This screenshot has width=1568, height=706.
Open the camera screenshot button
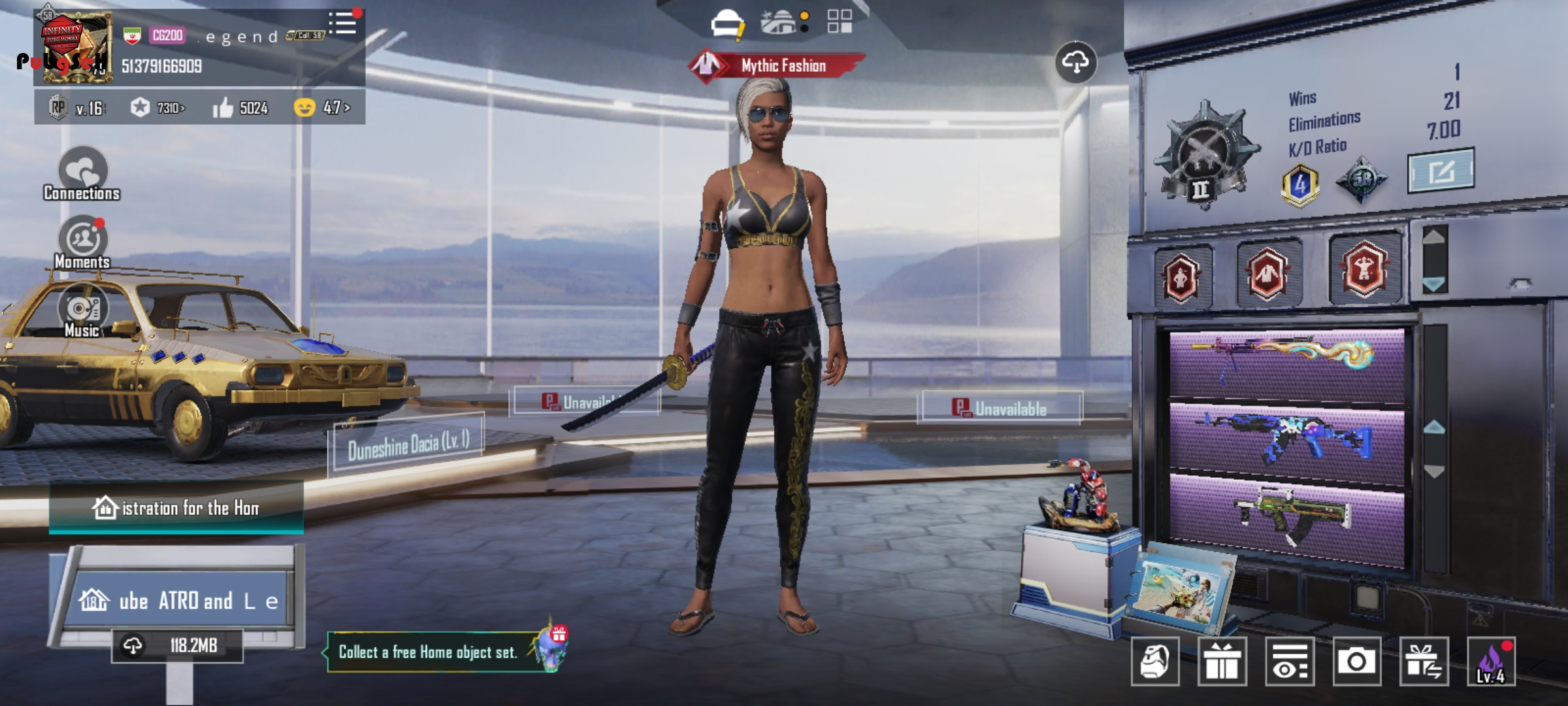tap(1356, 662)
